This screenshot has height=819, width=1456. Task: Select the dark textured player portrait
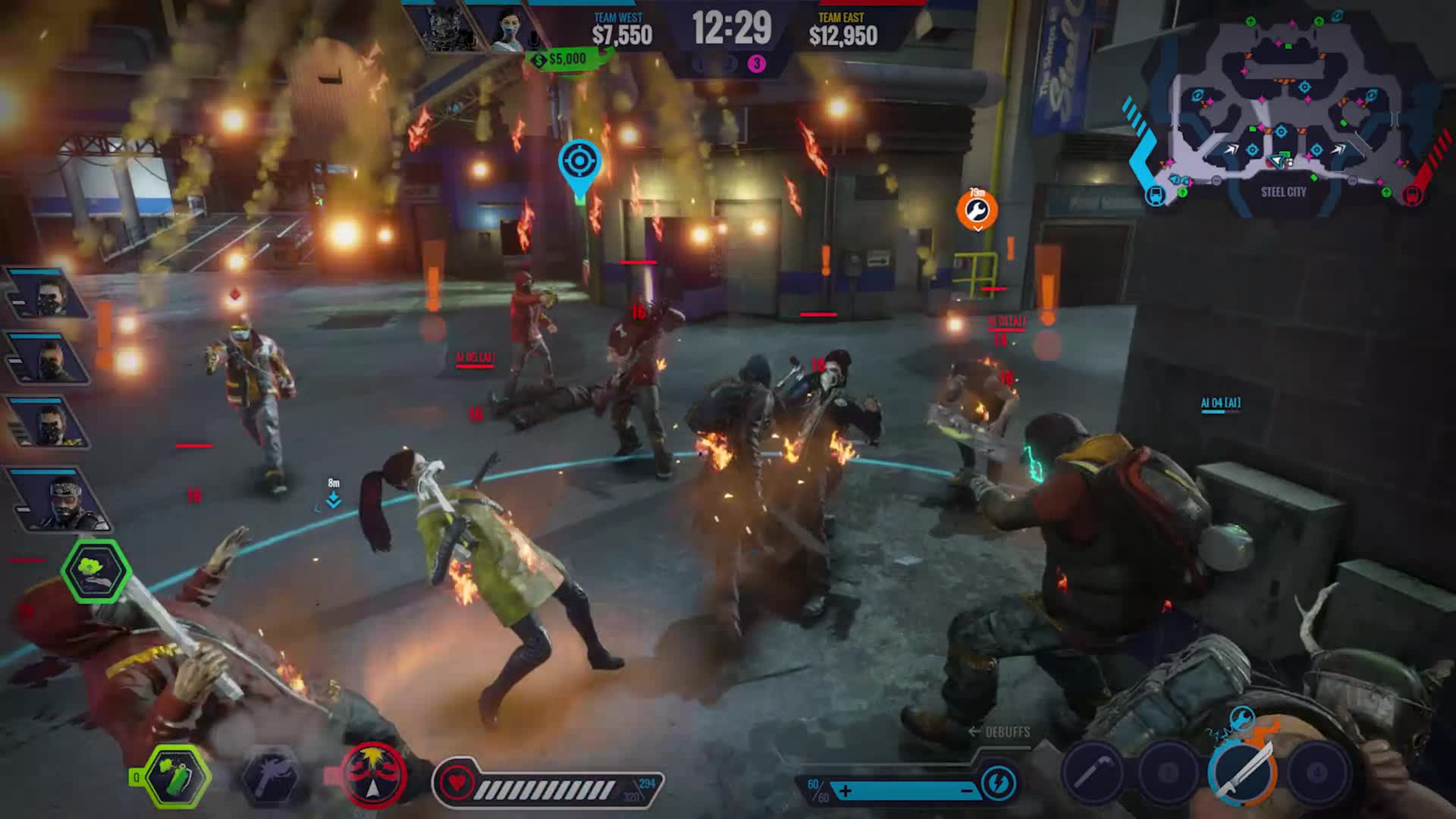click(x=443, y=29)
